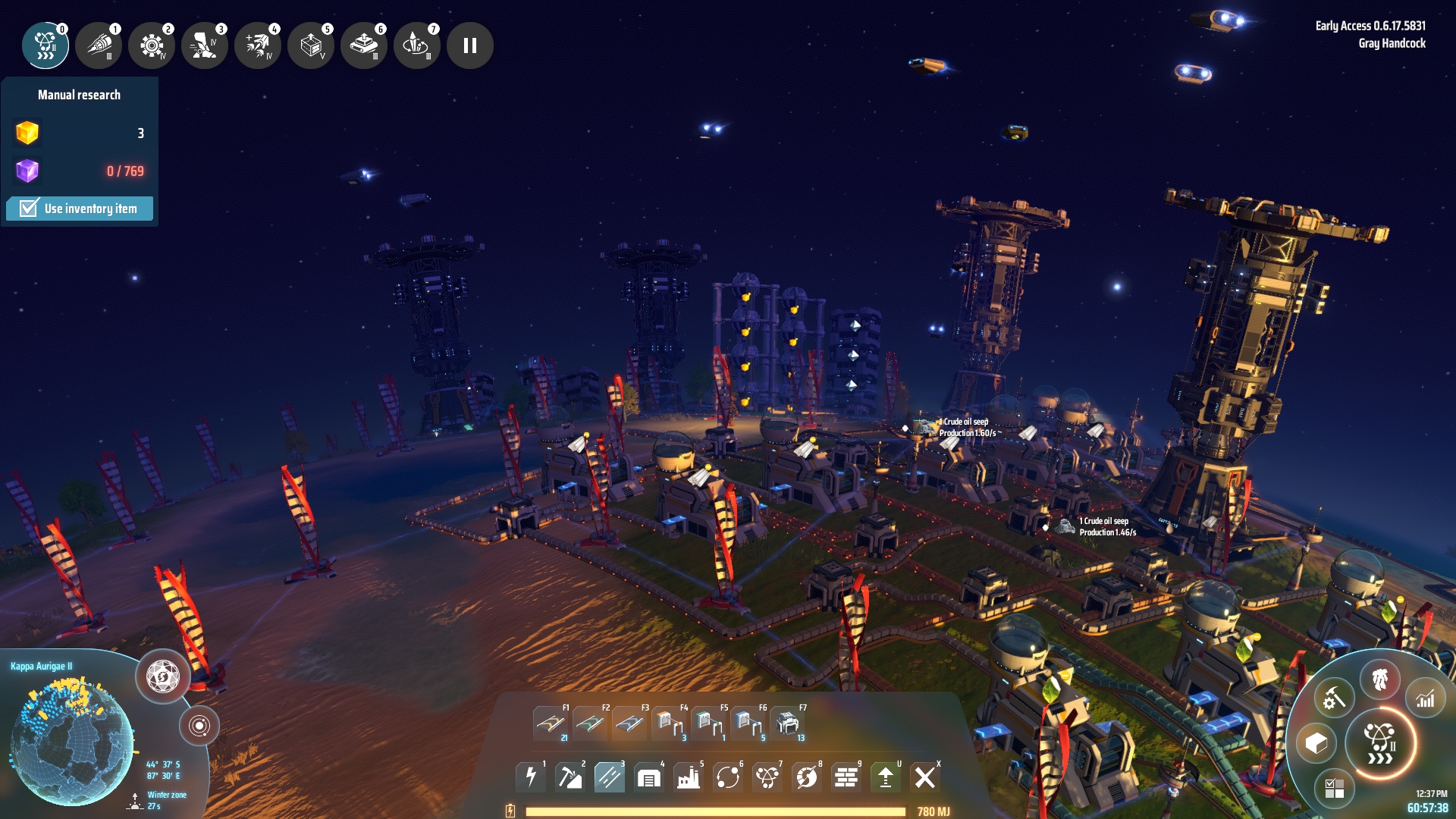Open the inventory cube button
The height and width of the screenshot is (819, 1456).
tap(1316, 743)
